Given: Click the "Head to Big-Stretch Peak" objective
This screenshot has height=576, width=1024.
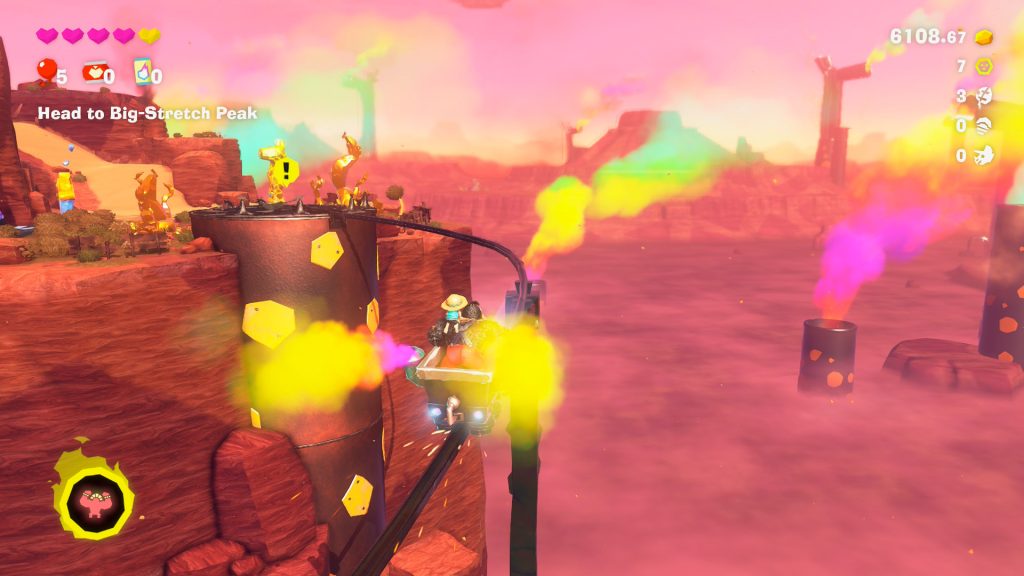Looking at the screenshot, I should point(147,114).
